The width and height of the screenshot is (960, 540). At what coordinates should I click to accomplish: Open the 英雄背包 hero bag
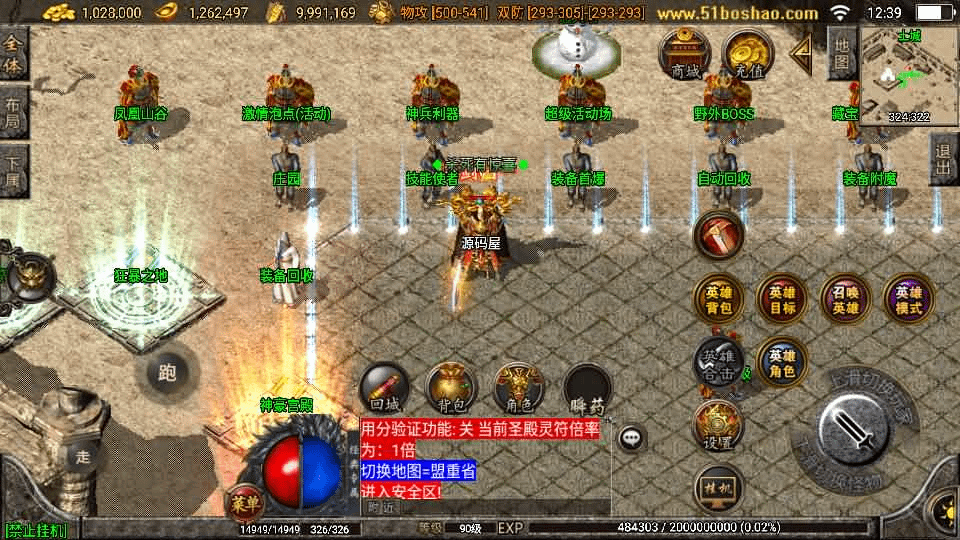[x=719, y=299]
